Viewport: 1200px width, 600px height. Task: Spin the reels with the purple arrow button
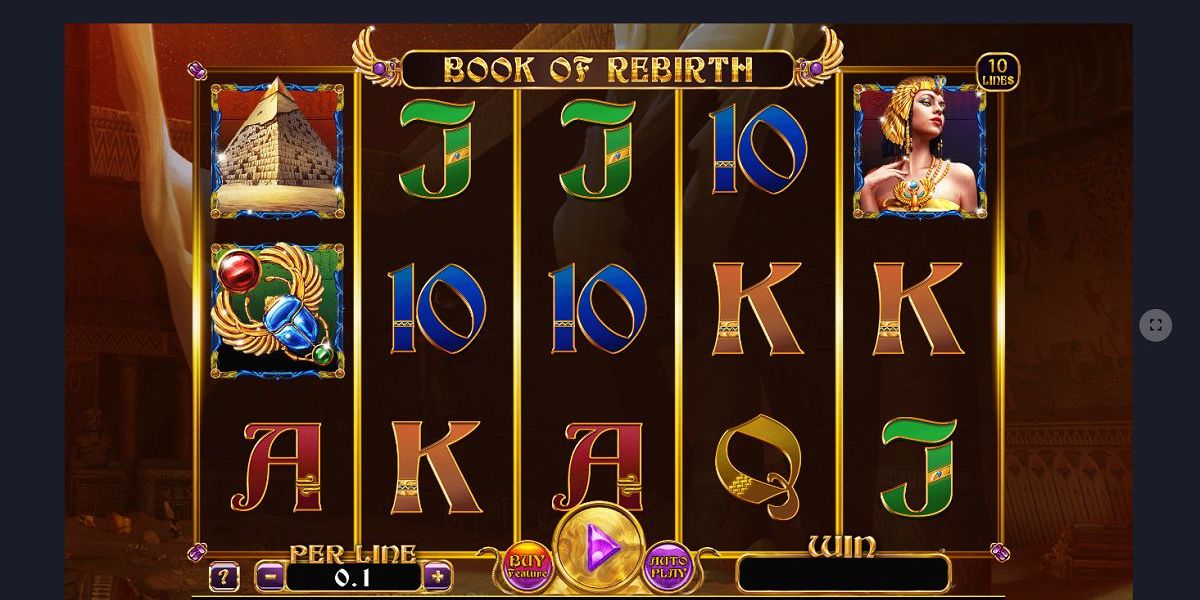(600, 547)
